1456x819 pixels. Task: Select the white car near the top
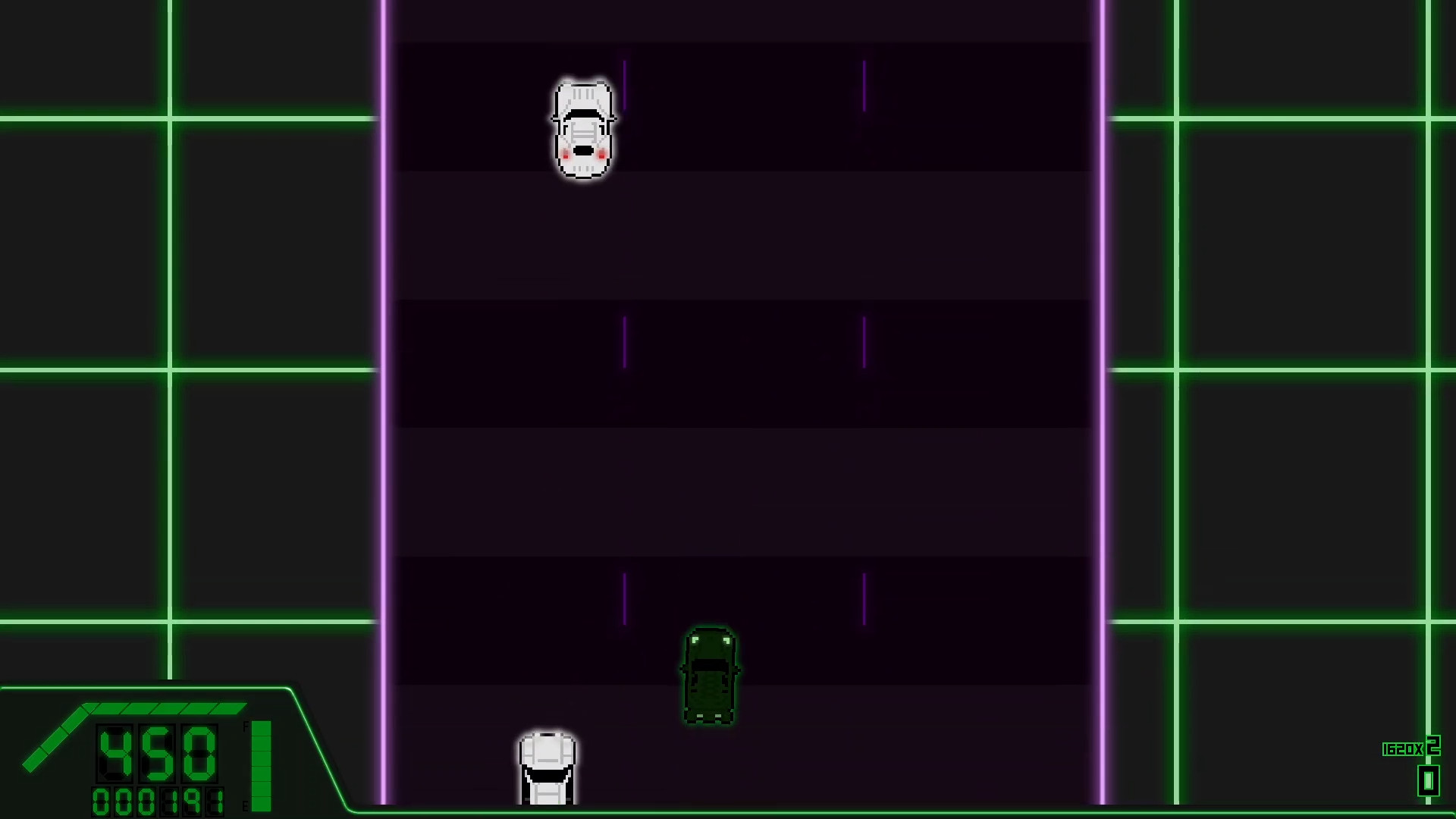click(582, 129)
